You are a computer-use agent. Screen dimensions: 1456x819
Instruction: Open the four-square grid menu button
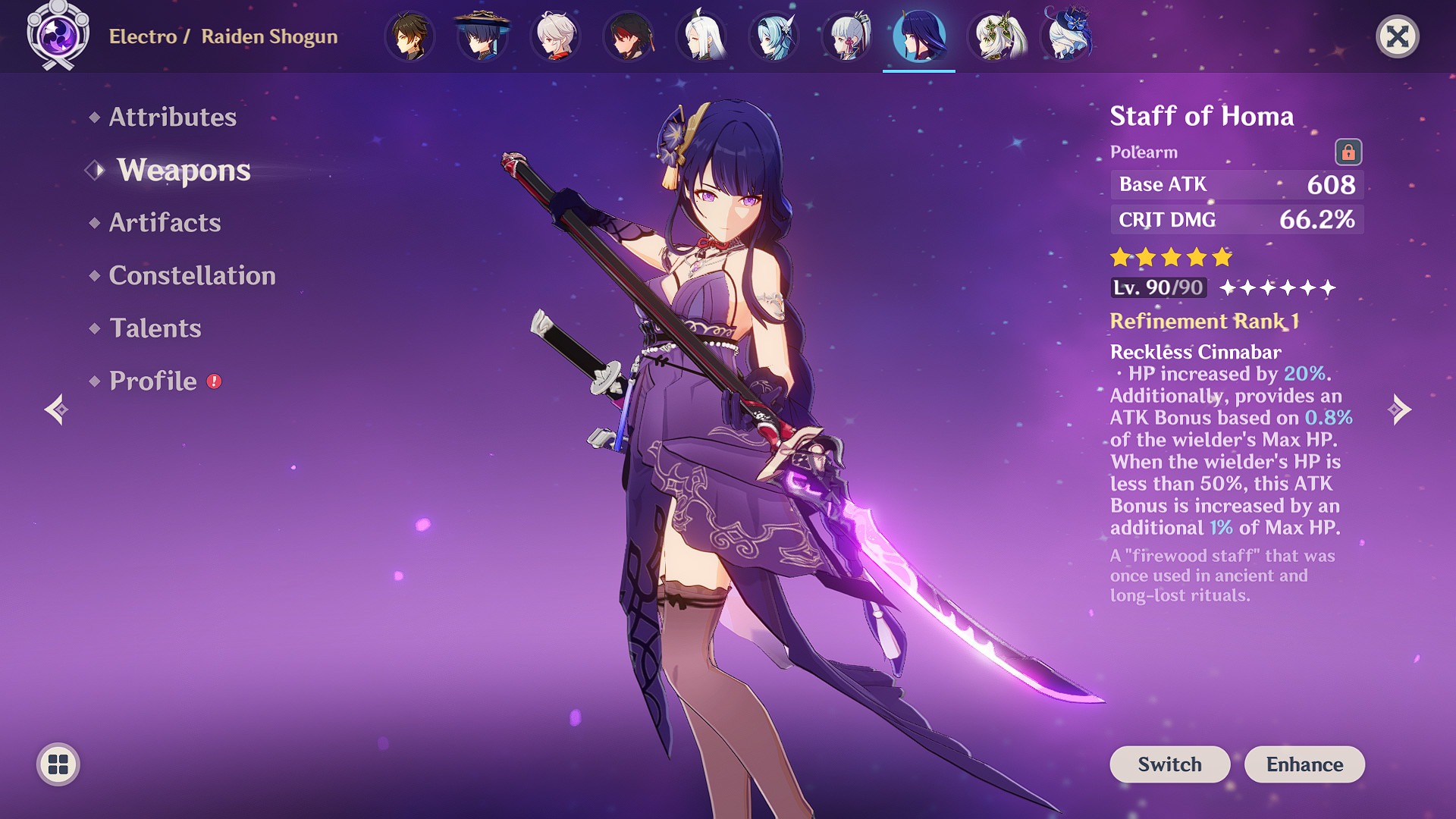pyautogui.click(x=58, y=764)
